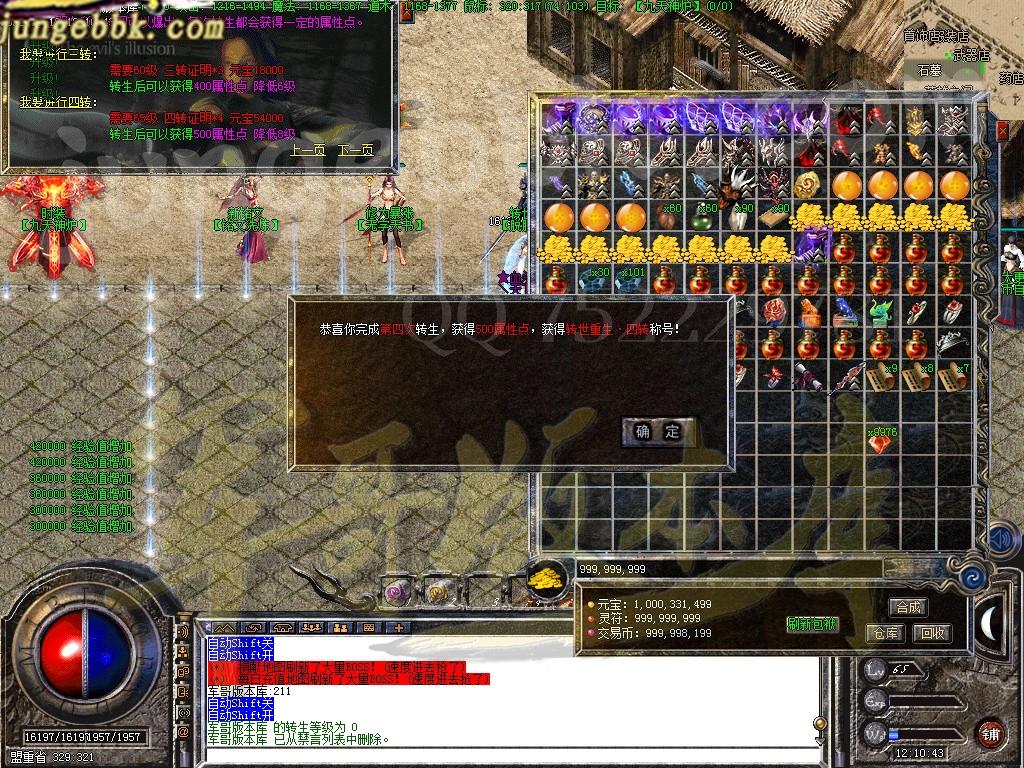Open the 回收 recycle function
Viewport: 1024px width, 768px height.
(933, 633)
